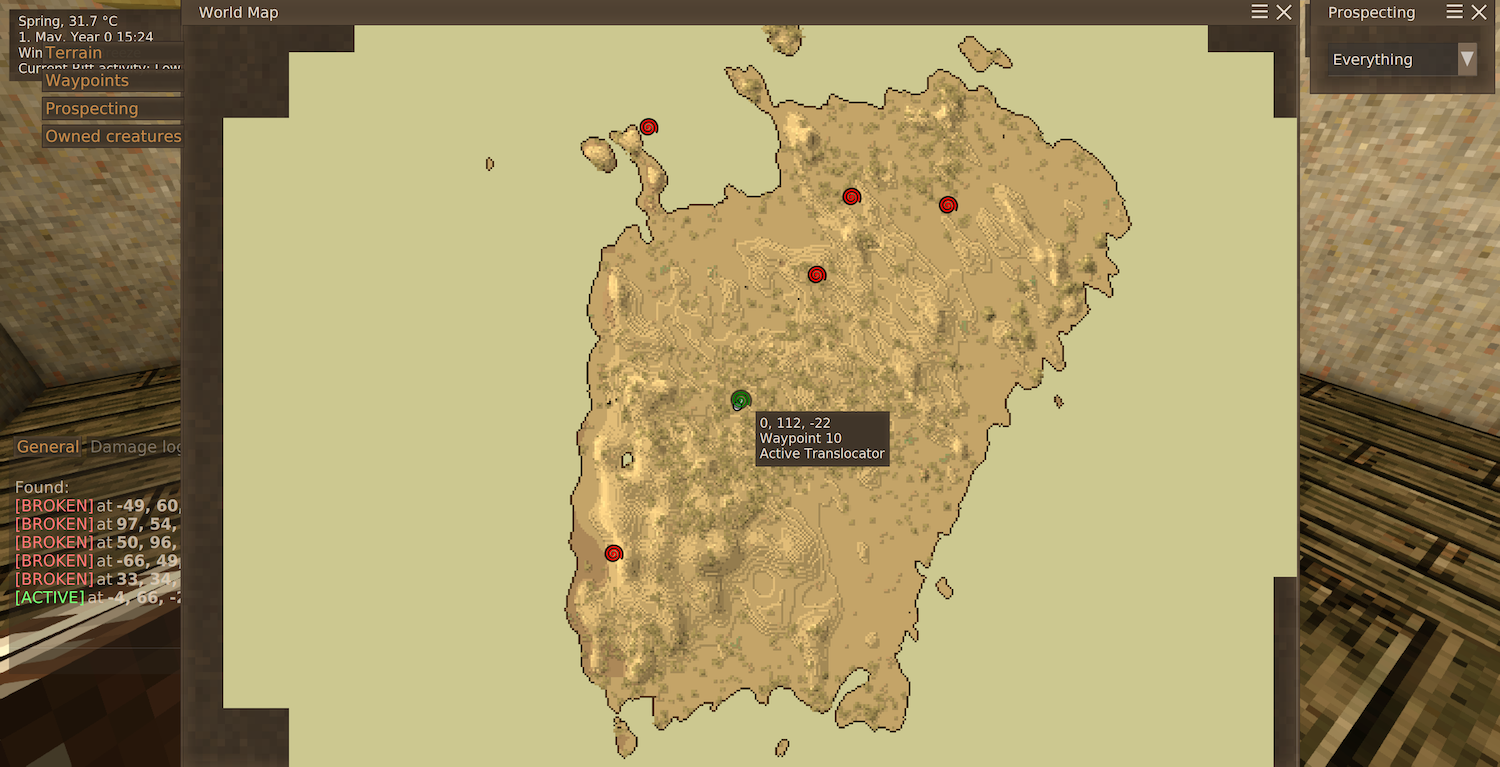This screenshot has width=1500, height=767.
Task: Click the easternmost red translocator icon
Action: click(x=947, y=205)
